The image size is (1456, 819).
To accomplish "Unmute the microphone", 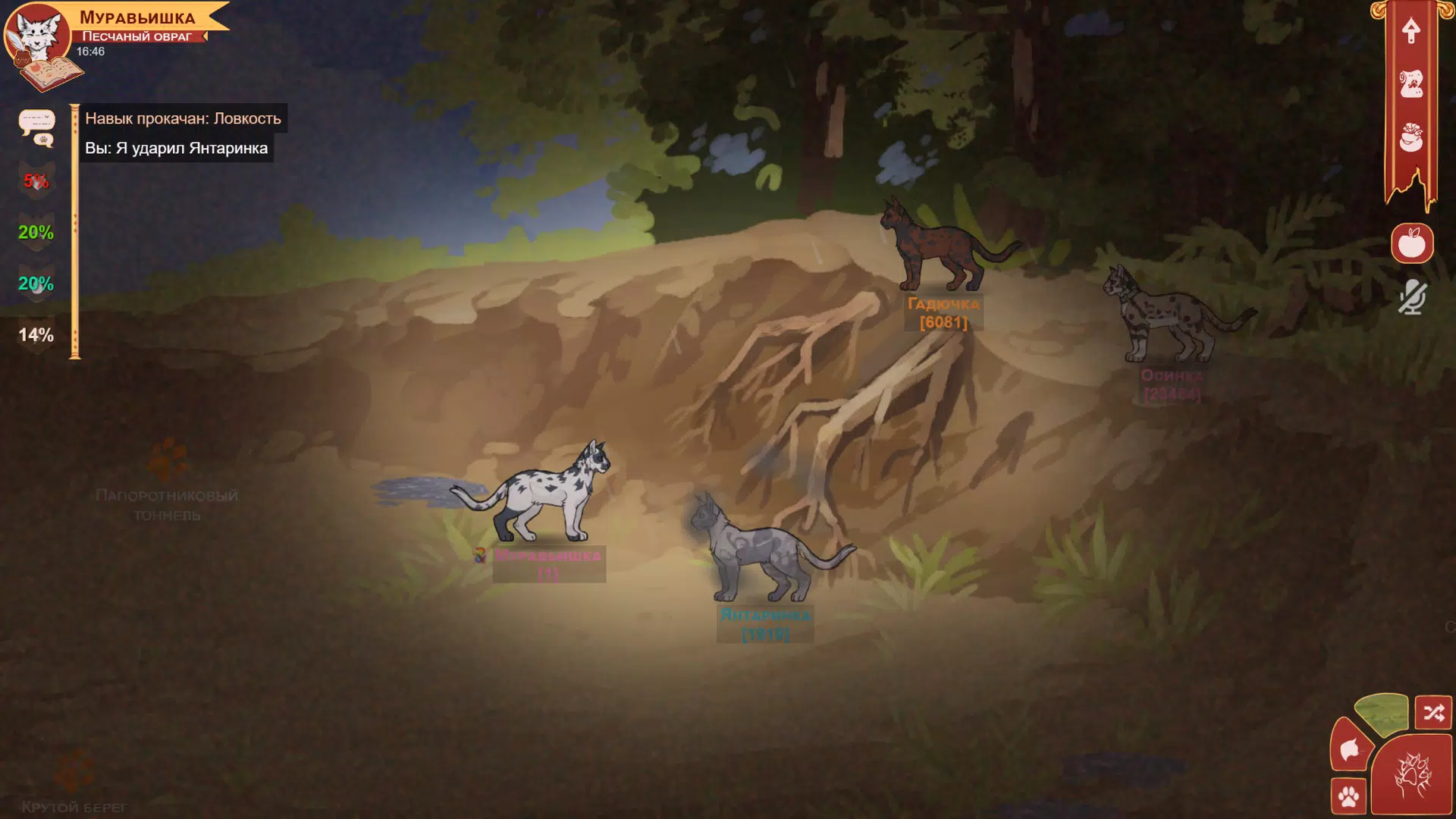I will (x=1412, y=296).
